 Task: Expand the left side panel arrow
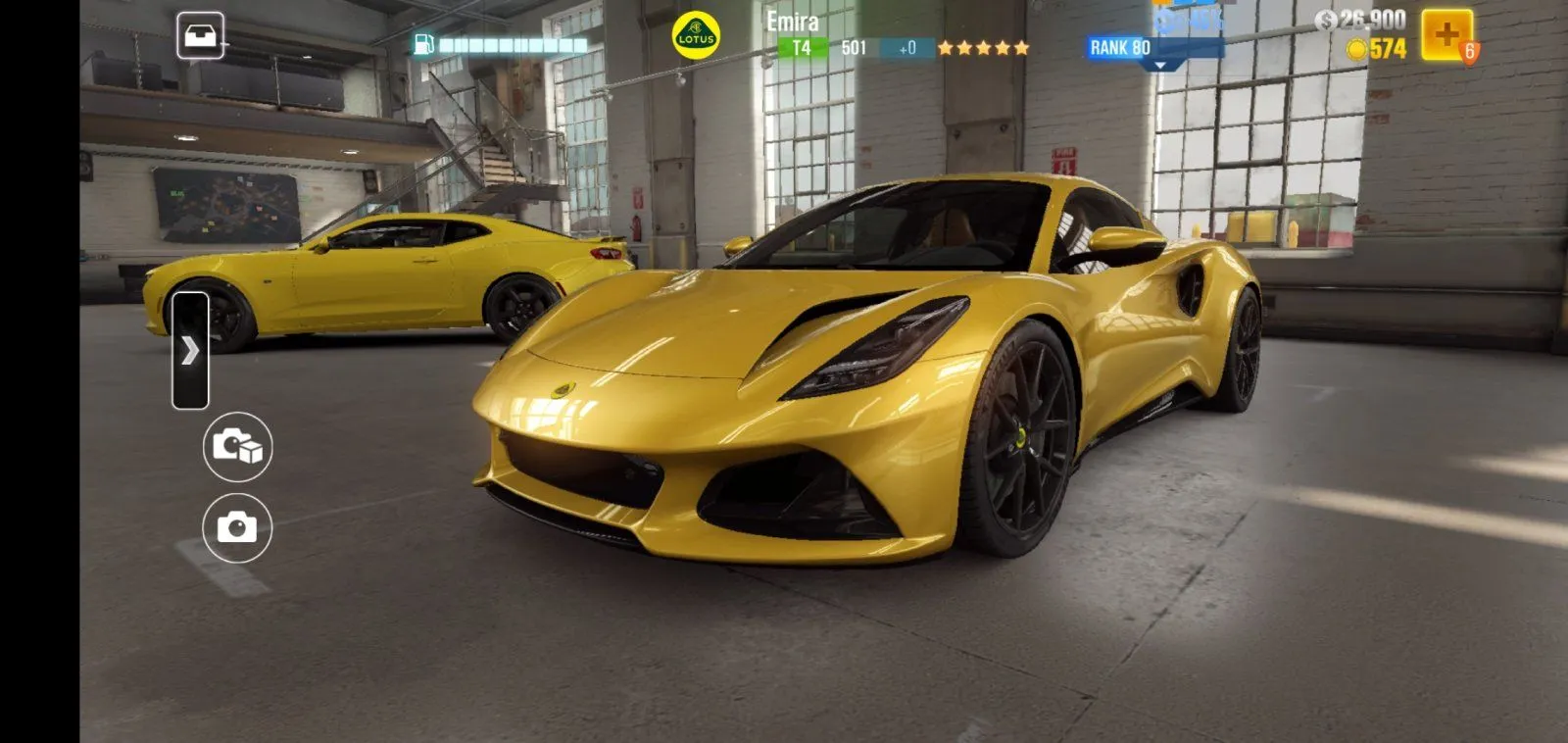(192, 348)
